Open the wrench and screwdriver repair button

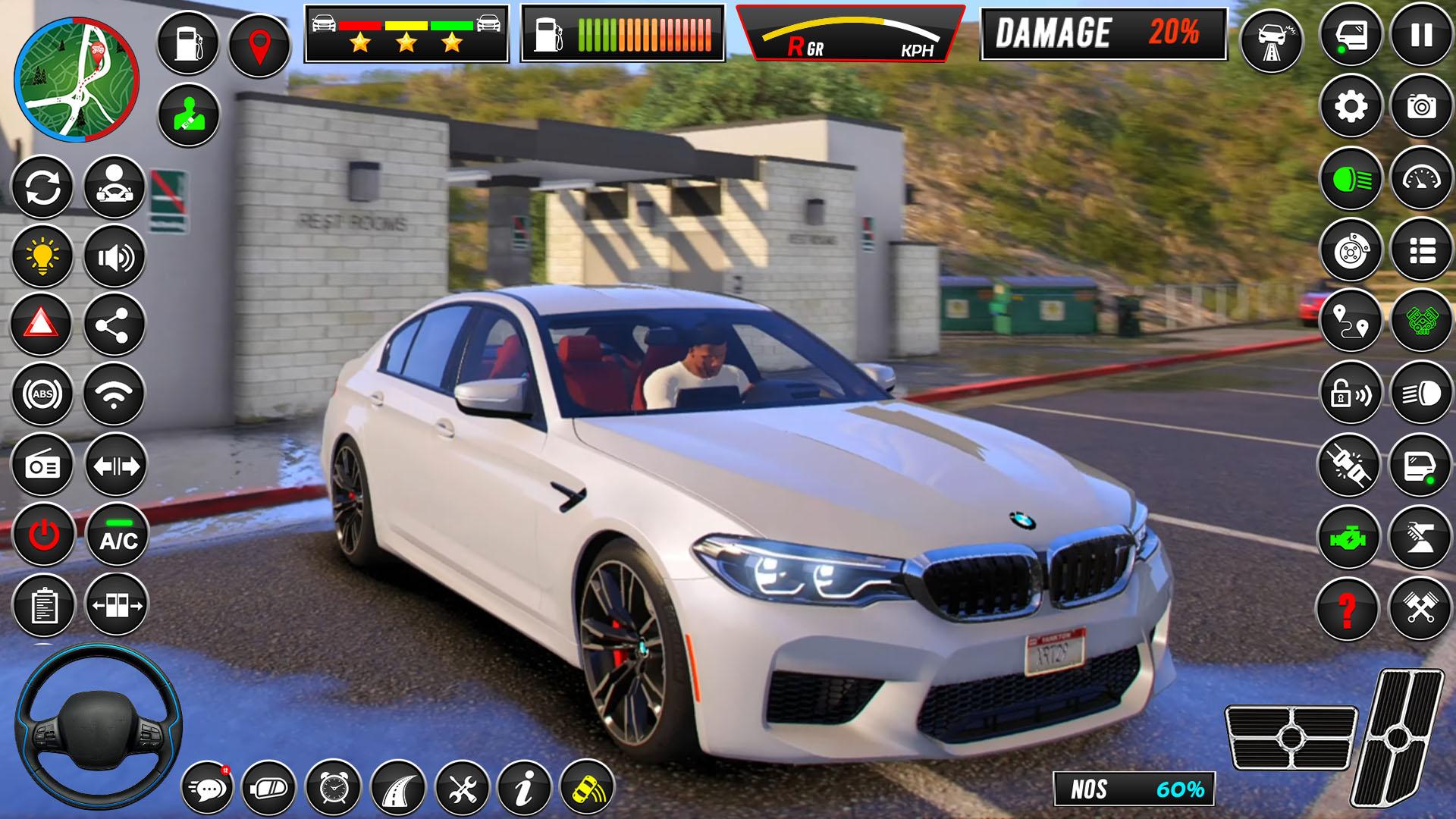tap(461, 789)
